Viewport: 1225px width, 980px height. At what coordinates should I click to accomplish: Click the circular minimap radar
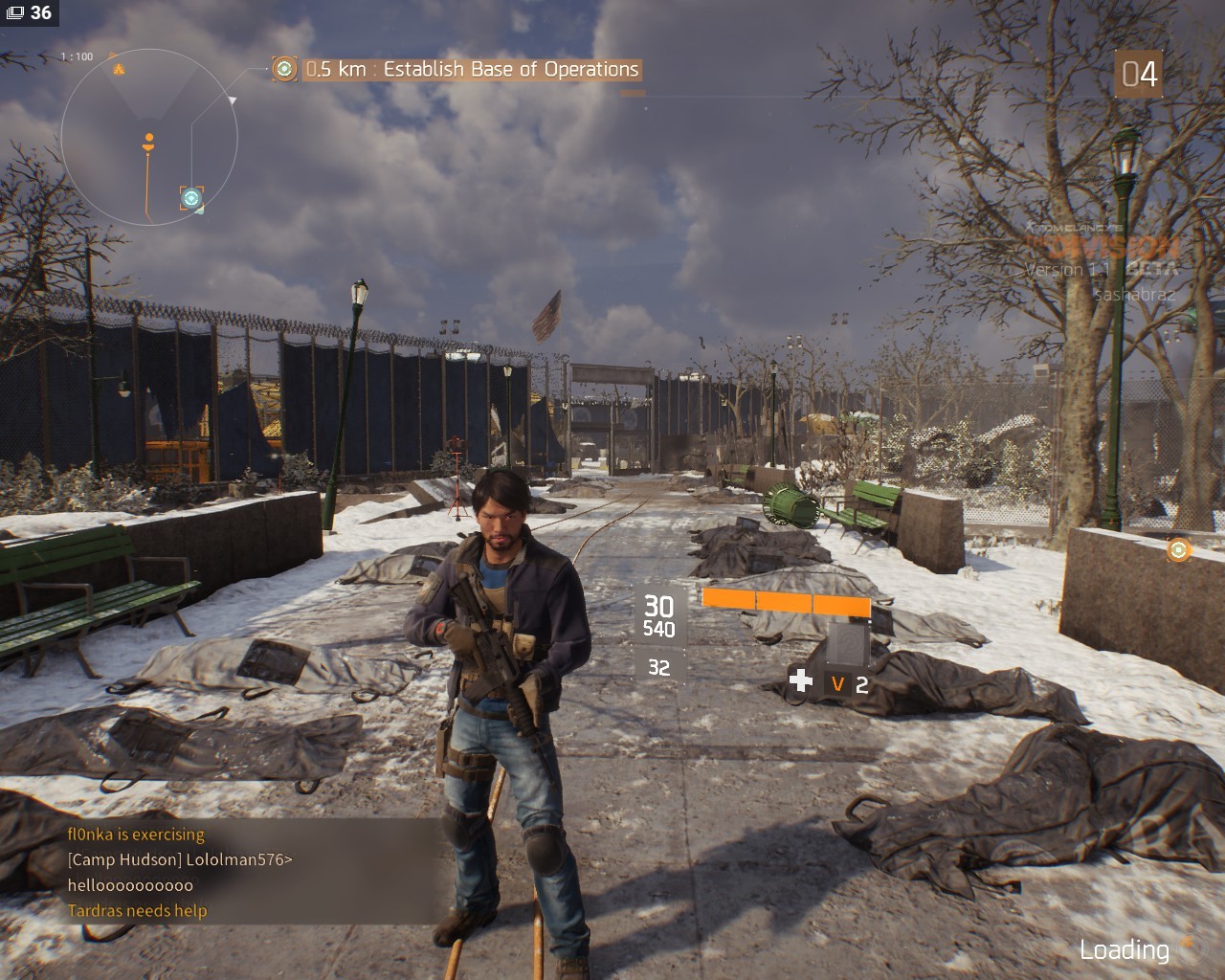pos(148,139)
